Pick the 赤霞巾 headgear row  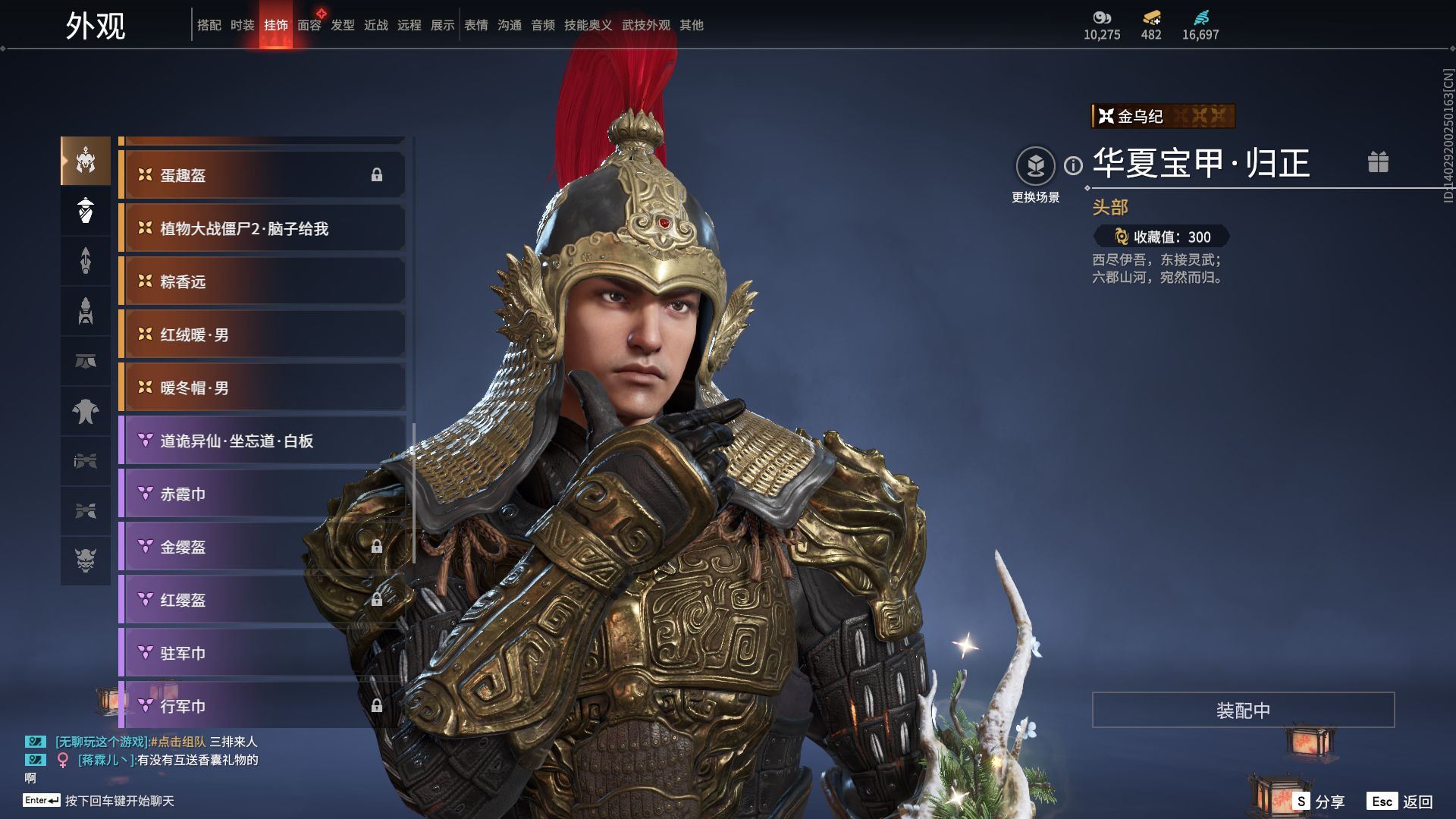262,494
